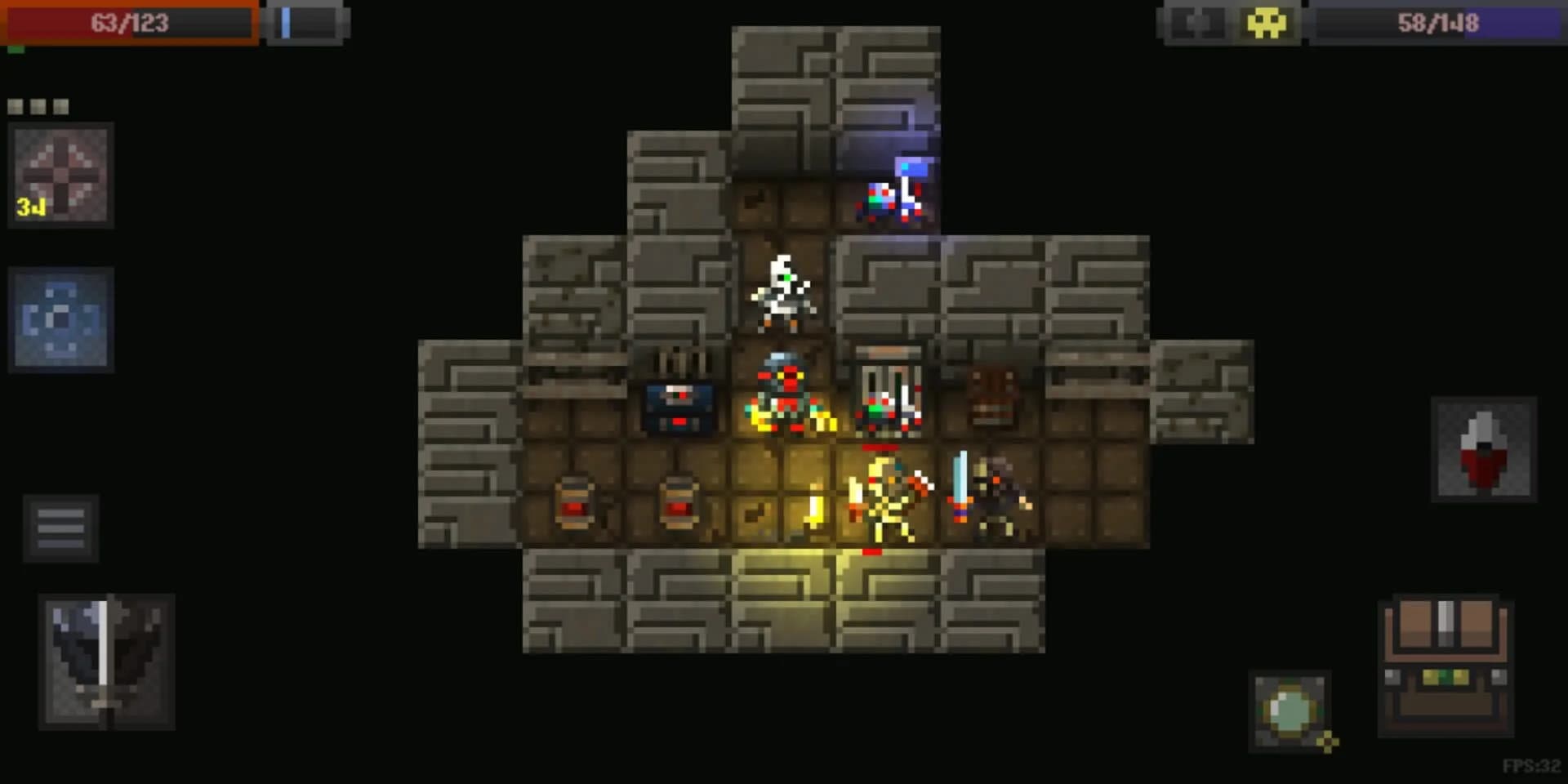
Task: Activate the blue shield spell icon
Action: point(61,319)
